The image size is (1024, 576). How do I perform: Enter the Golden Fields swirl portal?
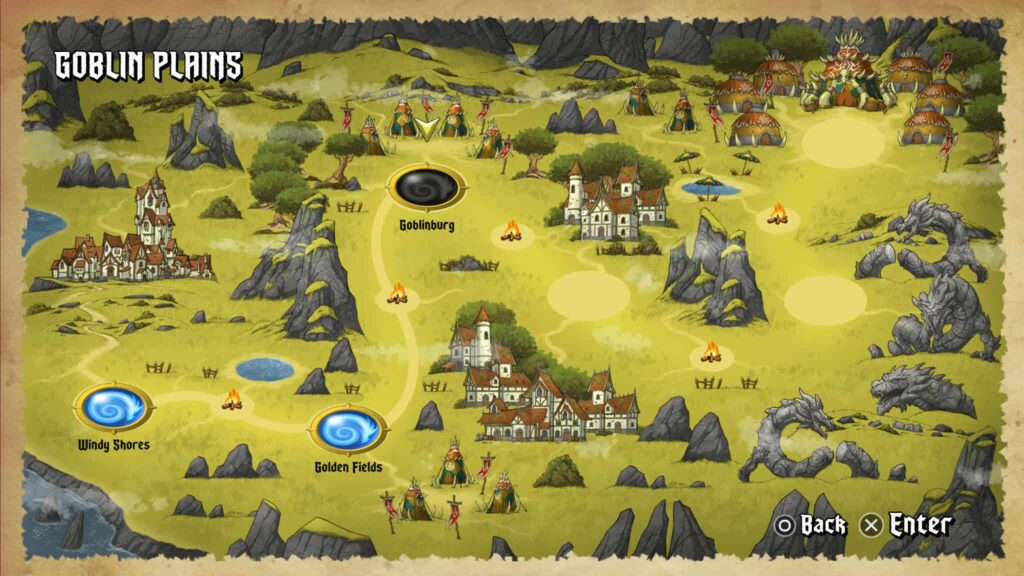point(348,429)
